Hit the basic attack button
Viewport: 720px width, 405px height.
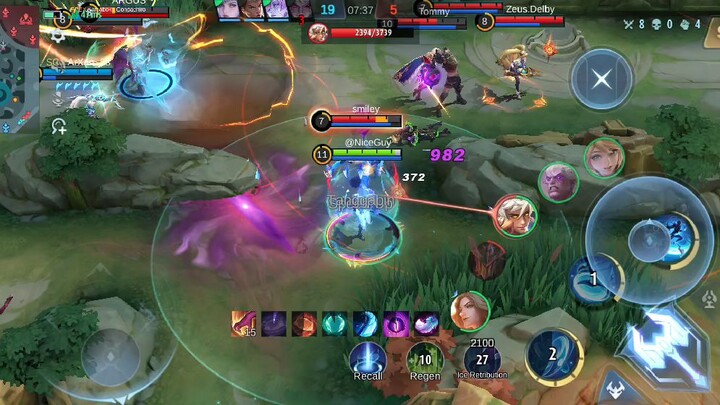point(663,343)
